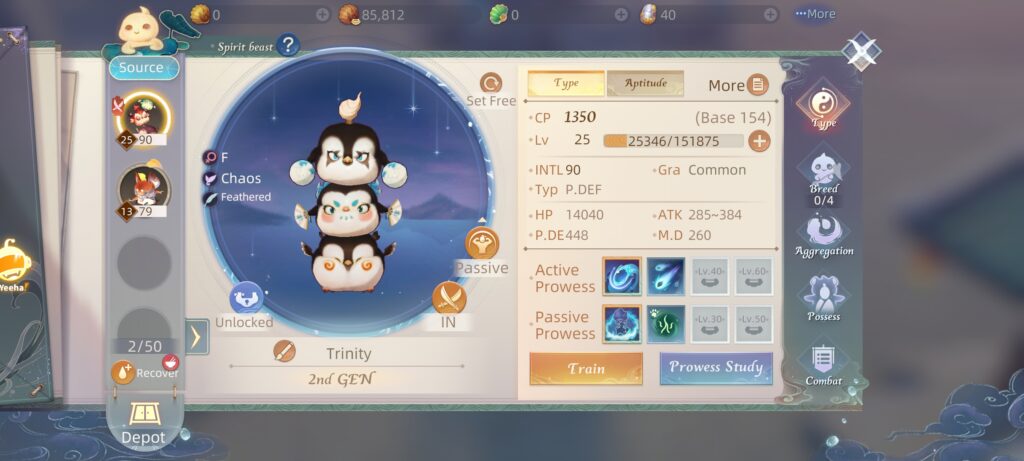Select the blue vortex active prowess
1024x461 pixels.
pyautogui.click(x=622, y=277)
